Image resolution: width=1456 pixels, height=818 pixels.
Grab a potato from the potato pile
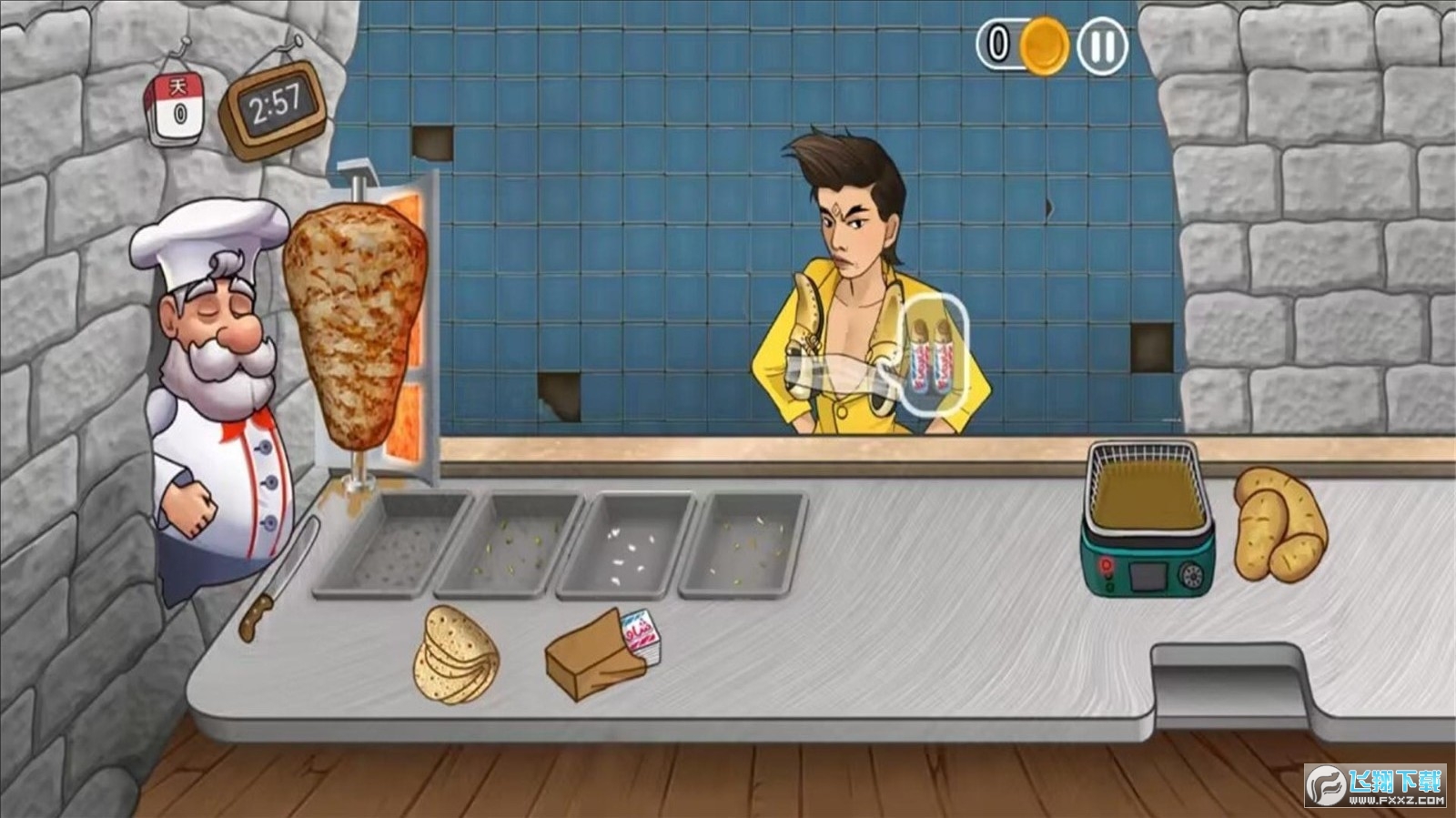pyautogui.click(x=1279, y=524)
